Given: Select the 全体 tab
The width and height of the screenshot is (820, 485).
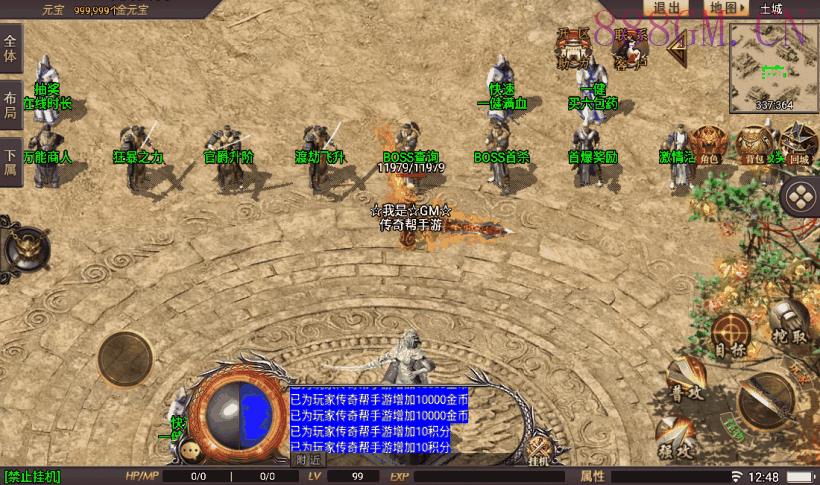Looking at the screenshot, I should click(11, 46).
